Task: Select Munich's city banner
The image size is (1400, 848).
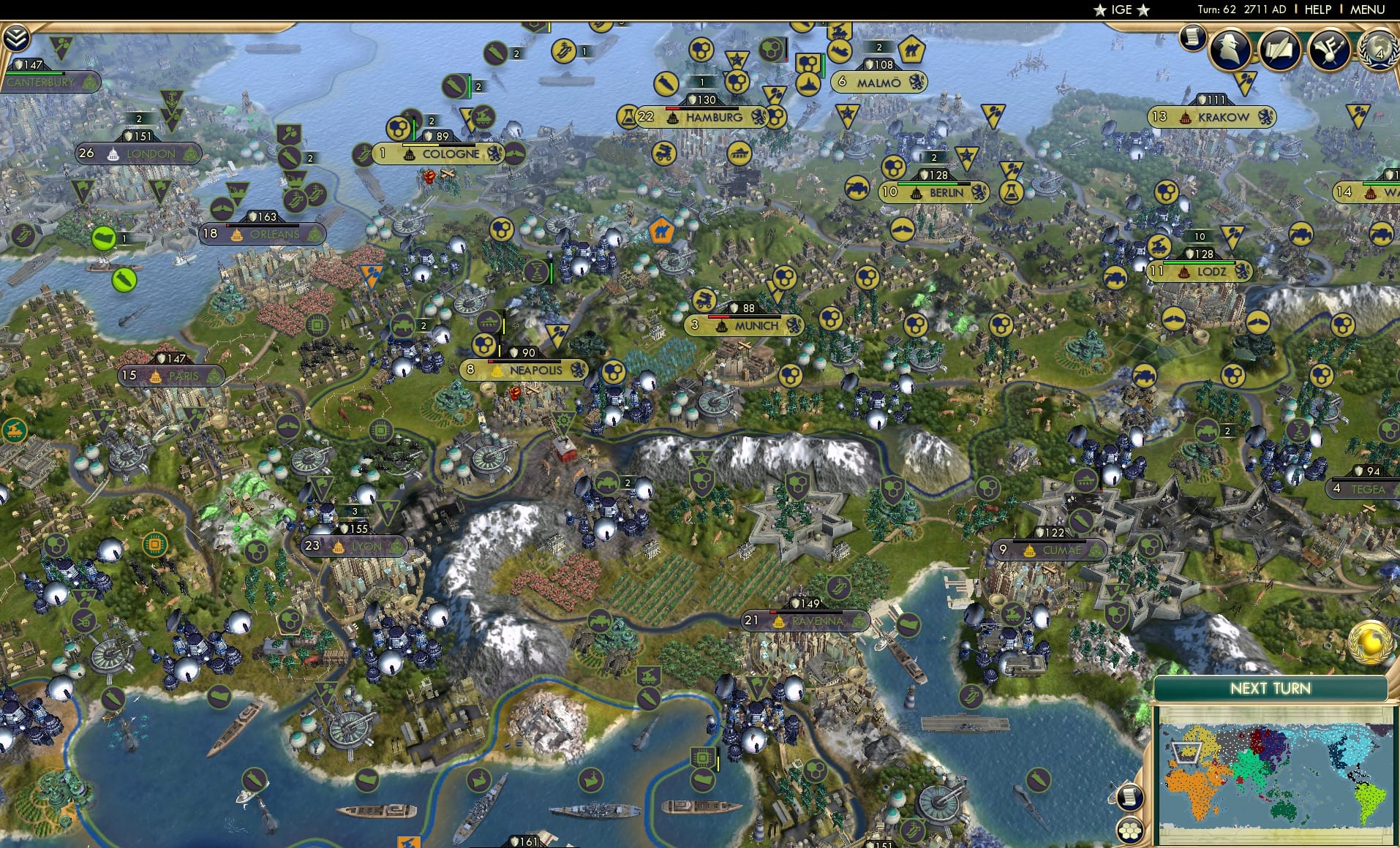Action: pyautogui.click(x=745, y=326)
